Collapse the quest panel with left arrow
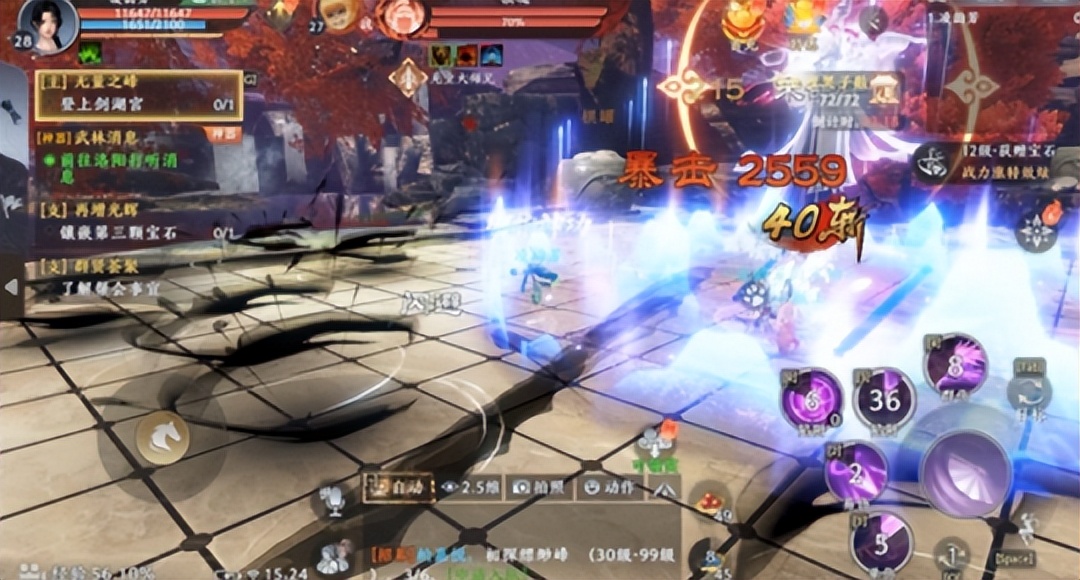 pyautogui.click(x=11, y=287)
